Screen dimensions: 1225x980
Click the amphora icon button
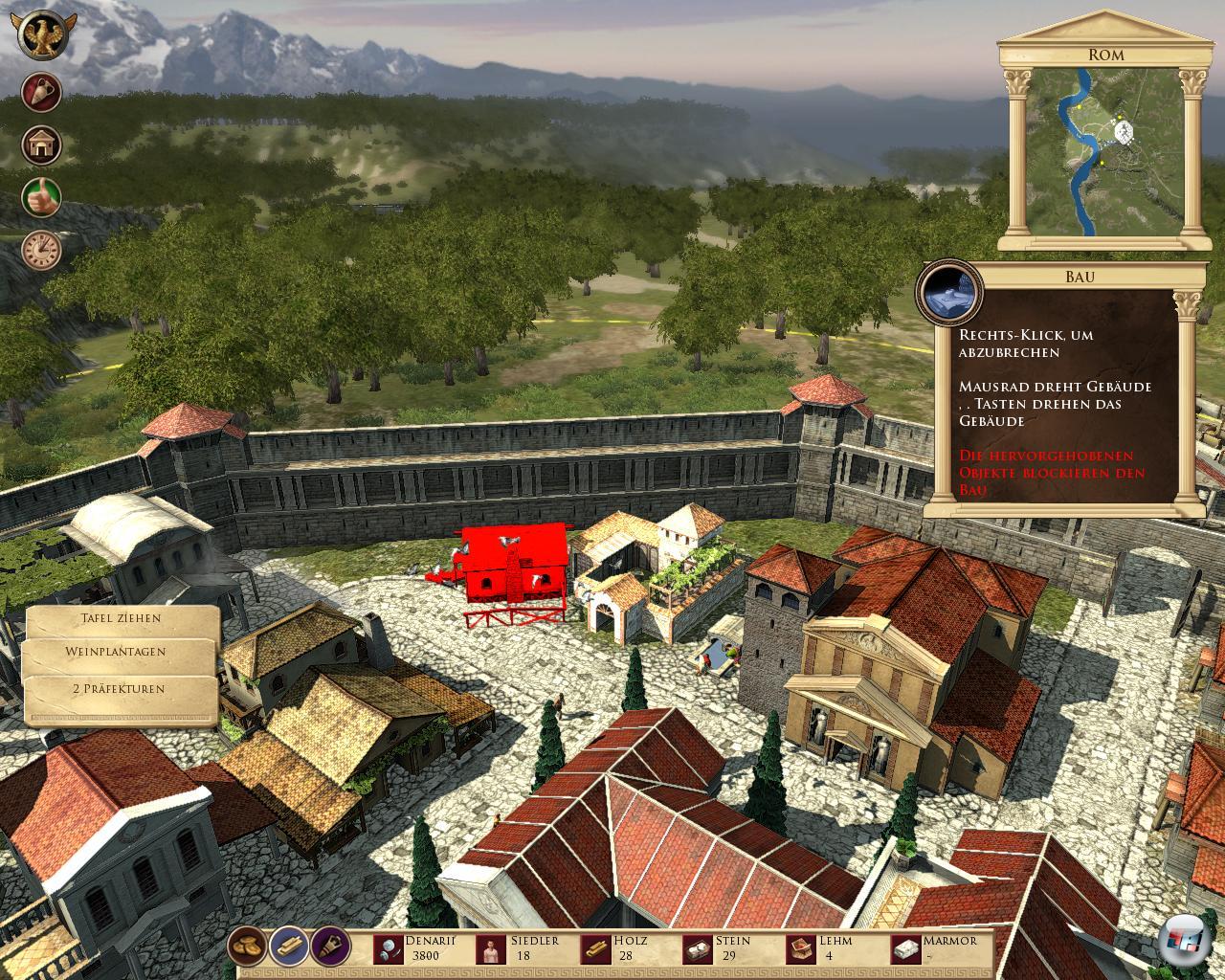pyautogui.click(x=42, y=93)
